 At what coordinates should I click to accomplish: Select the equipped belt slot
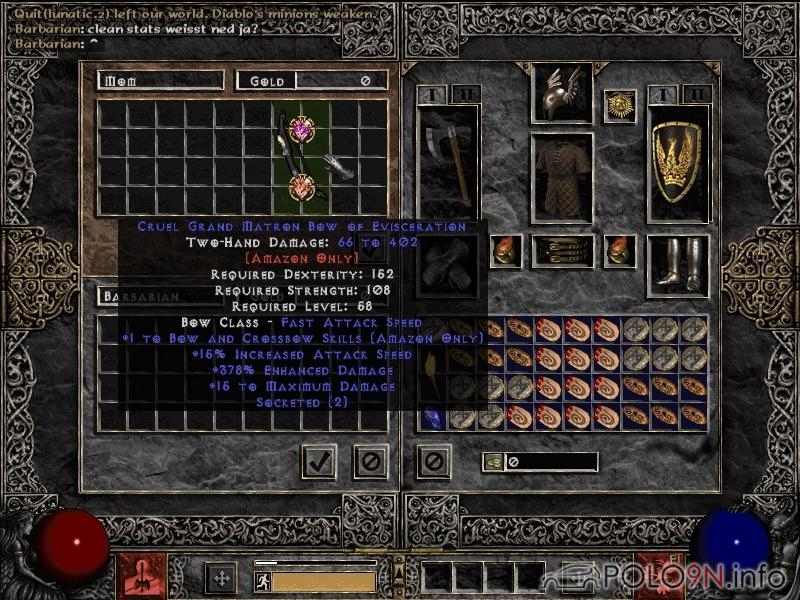[x=561, y=250]
